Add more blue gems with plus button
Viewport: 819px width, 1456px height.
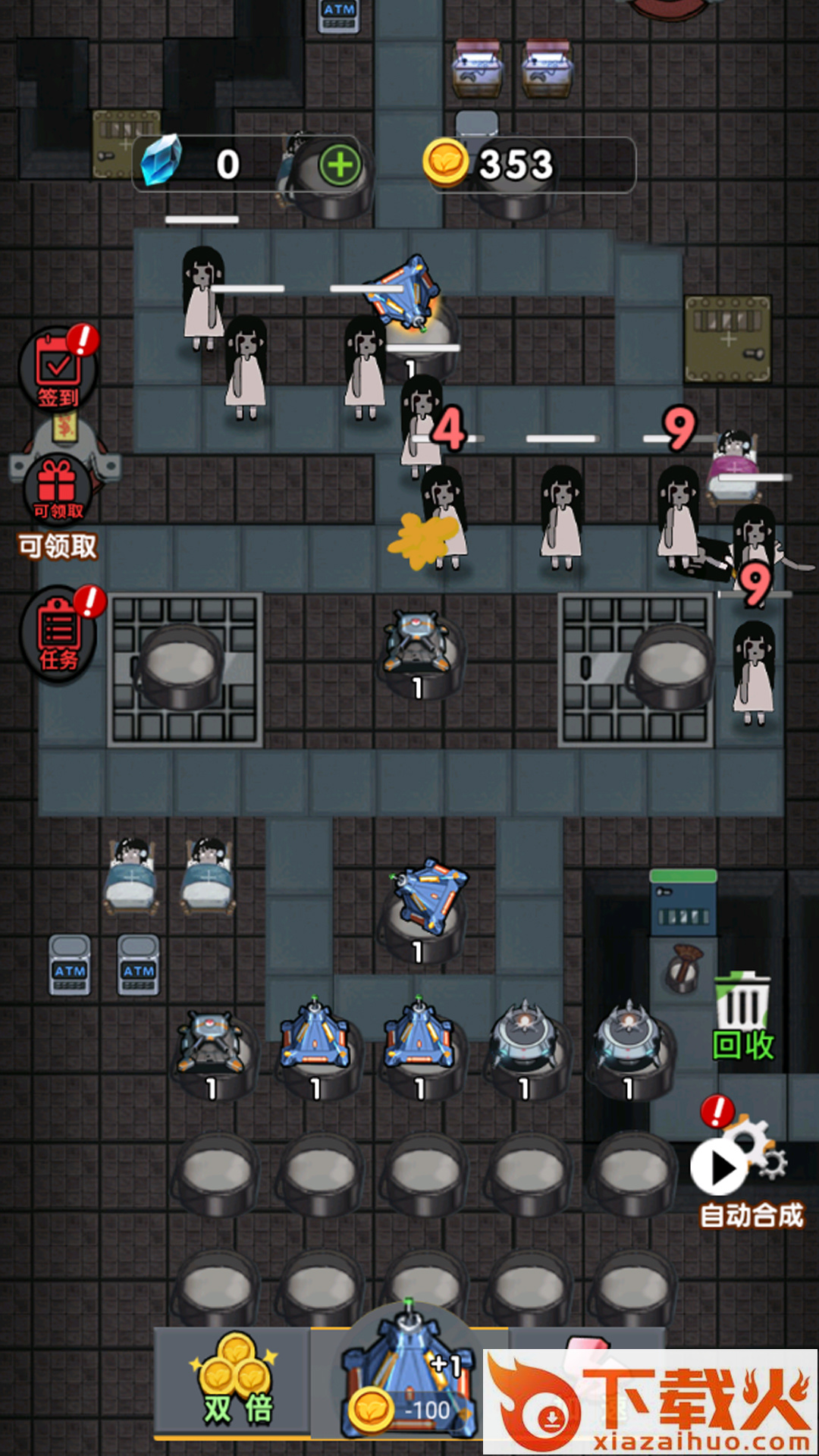[340, 165]
